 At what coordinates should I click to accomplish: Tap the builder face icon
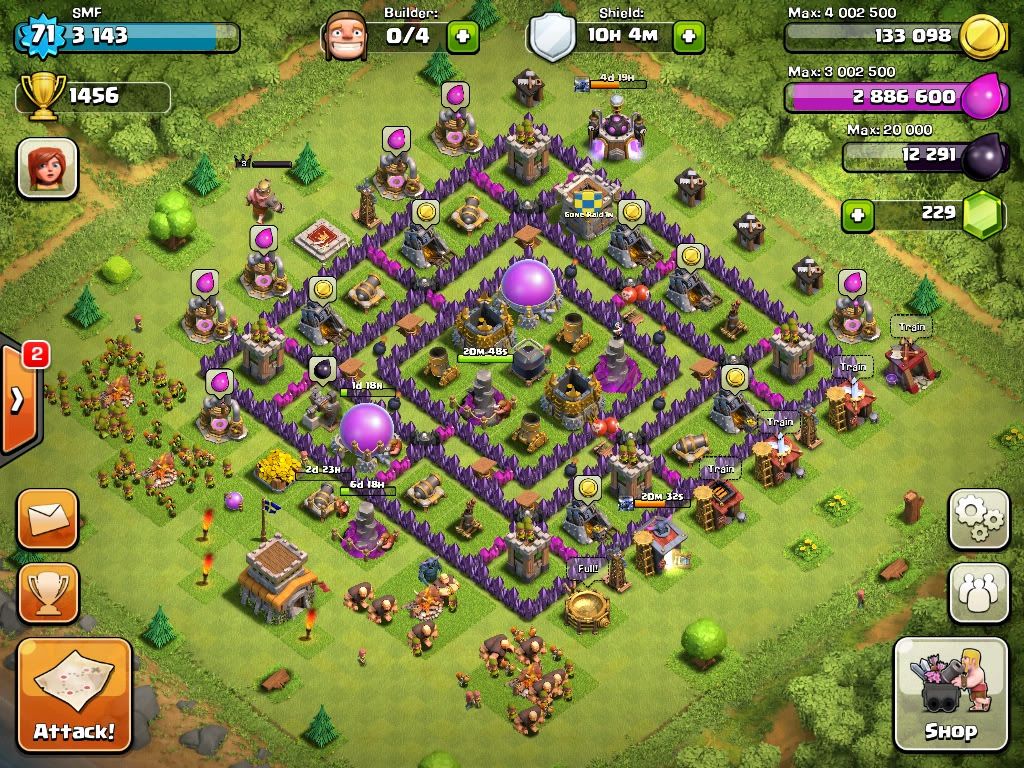click(345, 37)
